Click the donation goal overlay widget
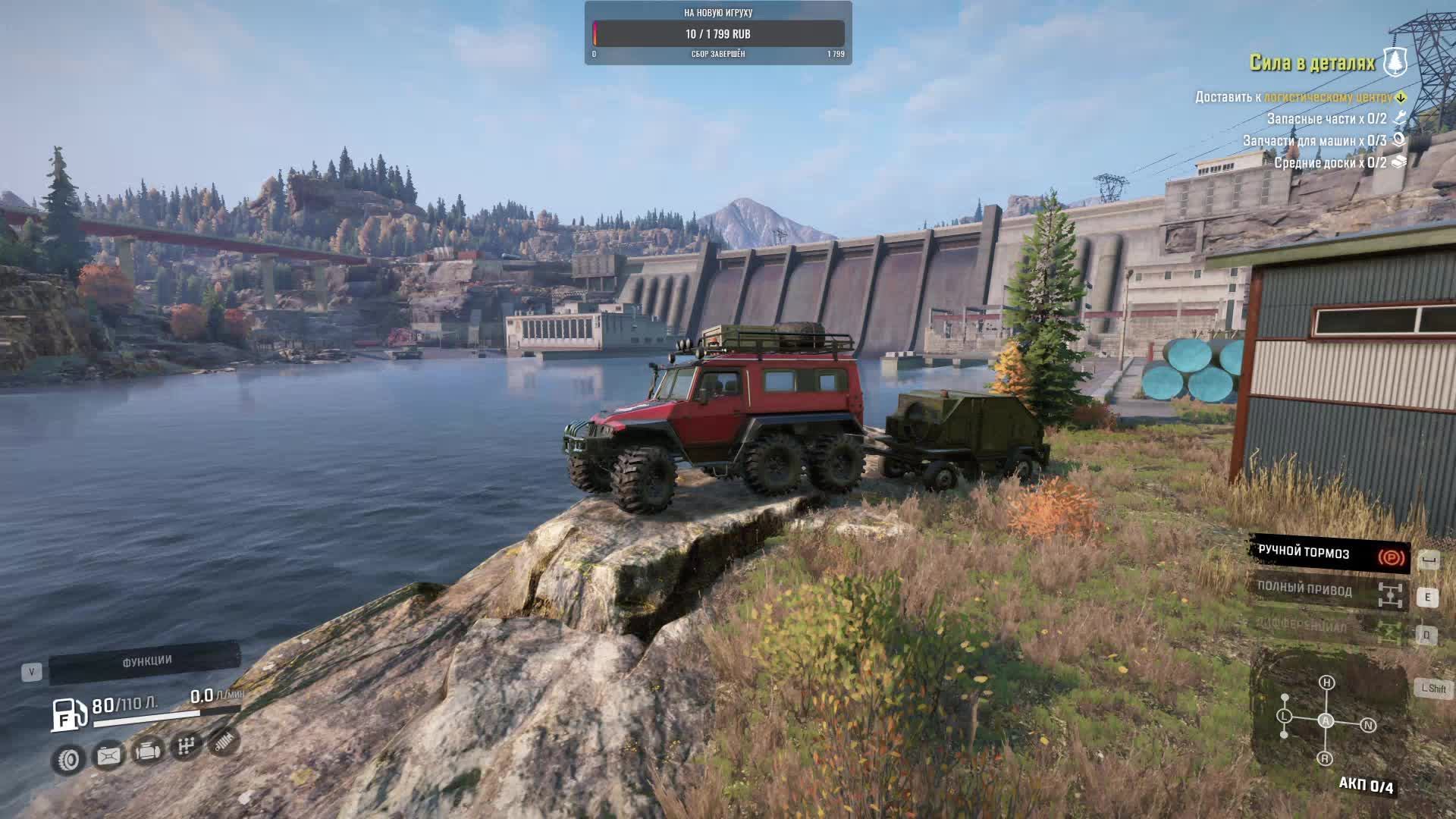The height and width of the screenshot is (819, 1456). (718, 33)
